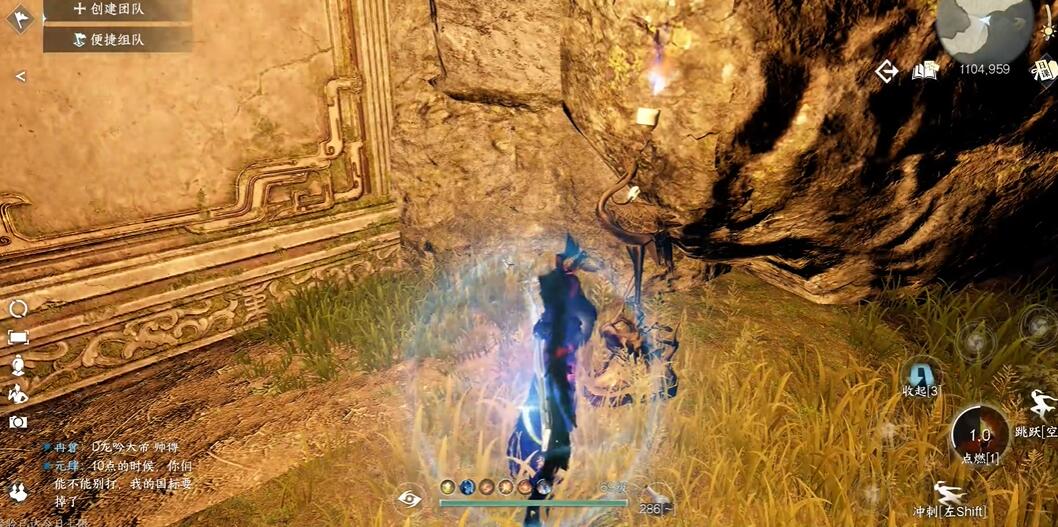Collapse the team panel with left arrow
Screen dimensions: 1058x527
pyautogui.click(x=20, y=76)
